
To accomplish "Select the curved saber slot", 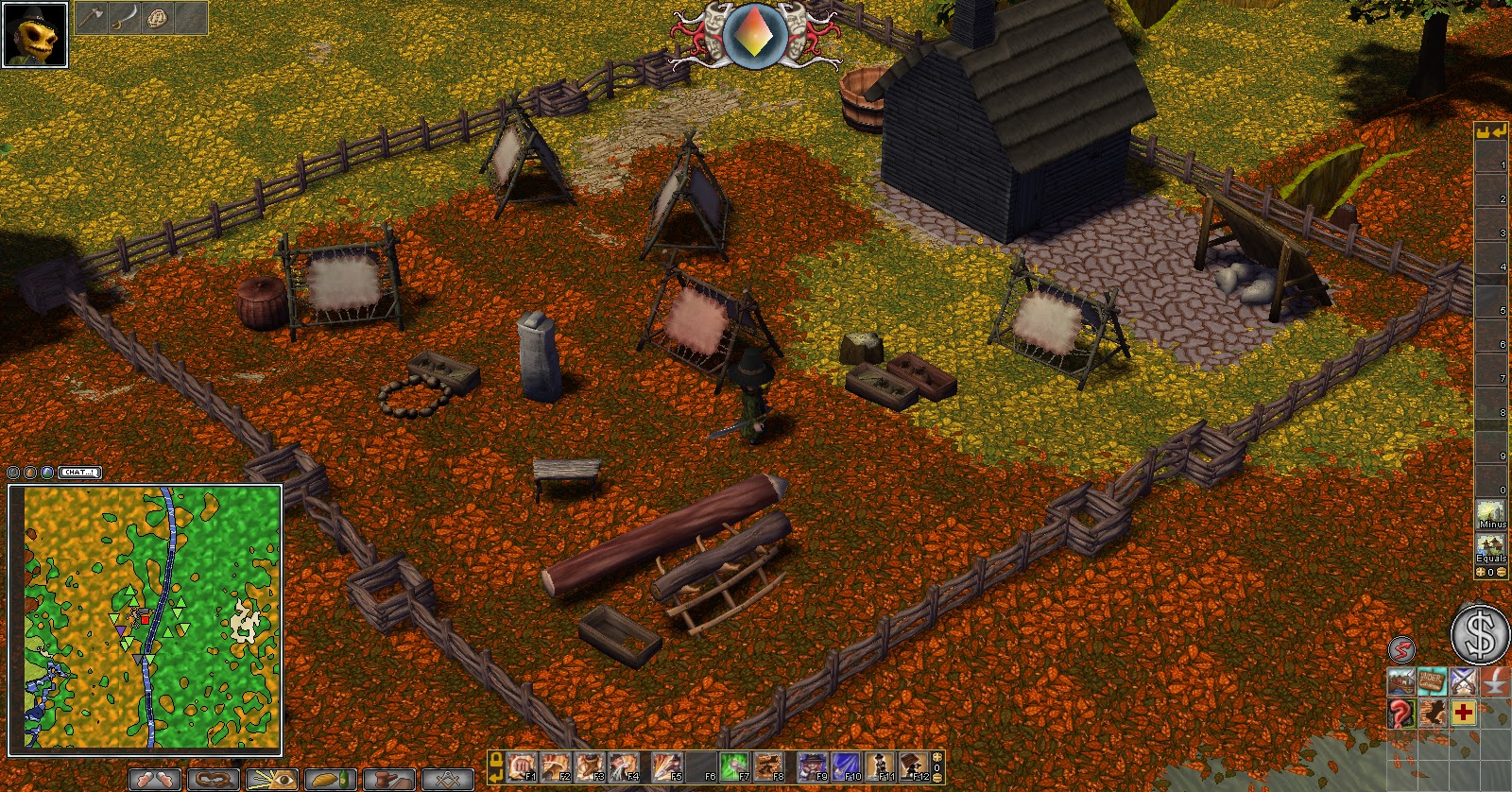I will pos(124,18).
